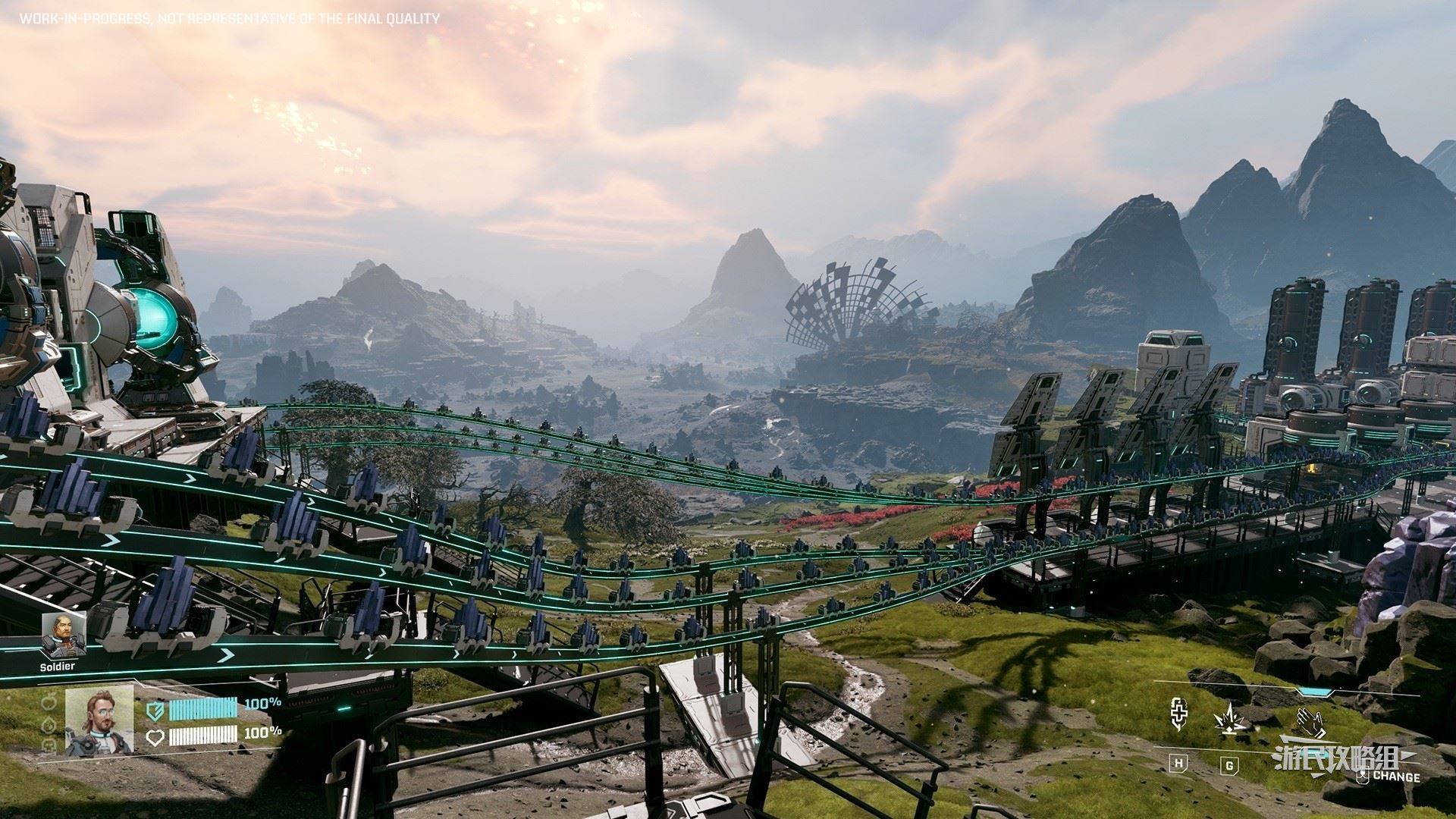The image size is (1456, 819).
Task: Click the heart health icon
Action: pyautogui.click(x=155, y=736)
